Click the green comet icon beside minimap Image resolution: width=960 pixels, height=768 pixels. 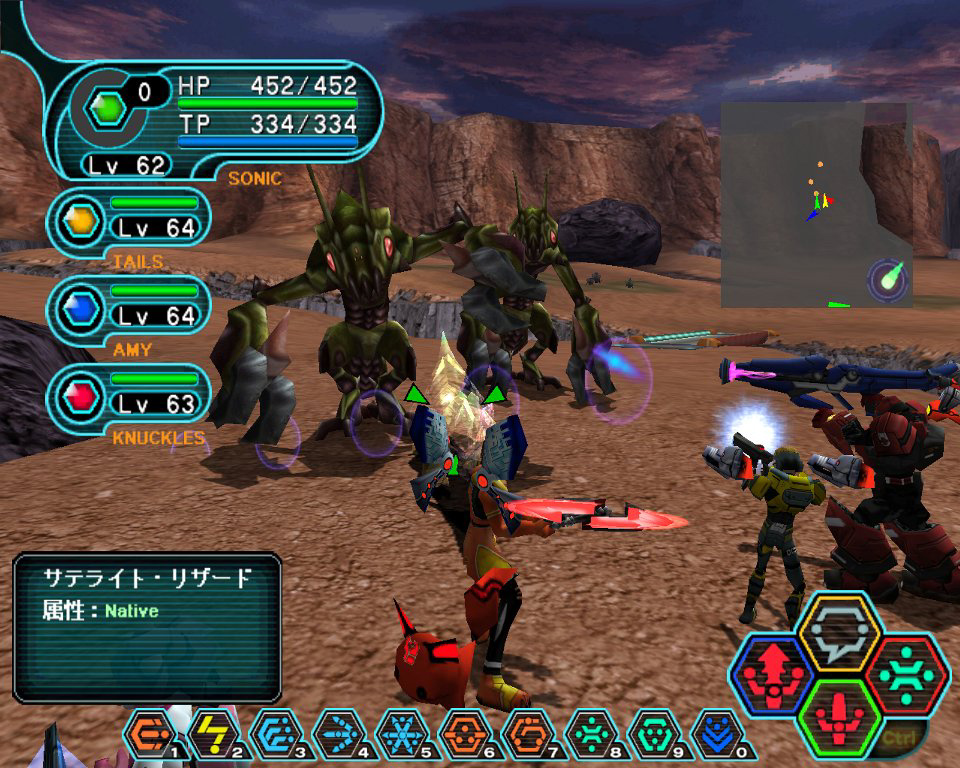click(x=888, y=278)
